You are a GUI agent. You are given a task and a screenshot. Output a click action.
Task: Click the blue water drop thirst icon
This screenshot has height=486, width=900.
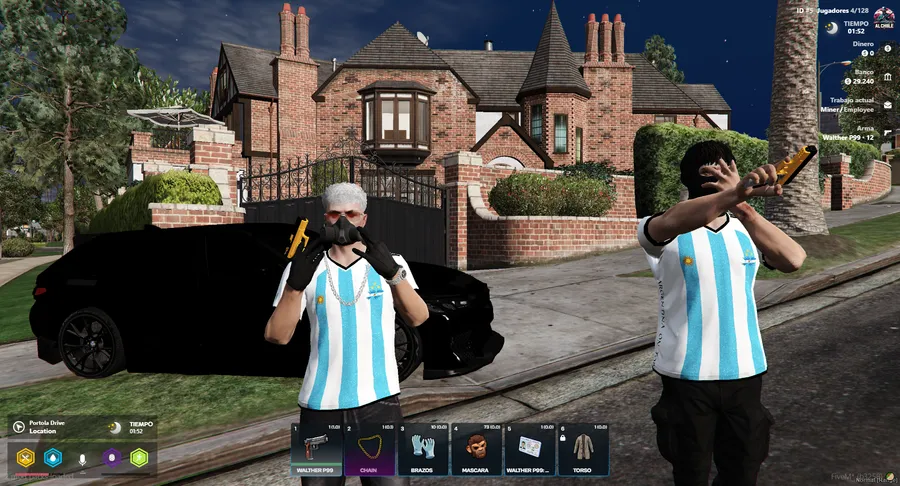click(53, 458)
